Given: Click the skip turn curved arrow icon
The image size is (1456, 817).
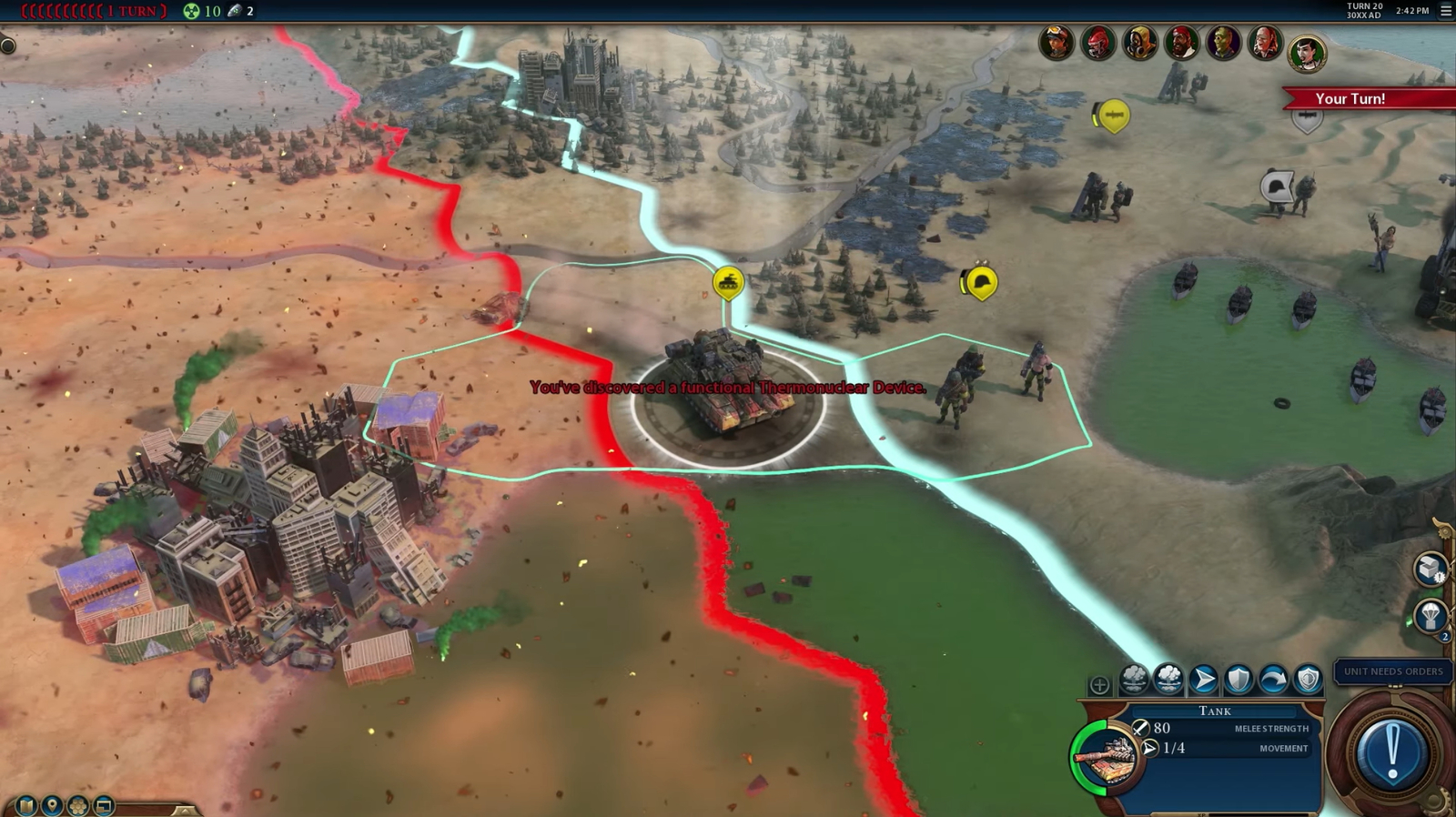Looking at the screenshot, I should [x=1272, y=680].
